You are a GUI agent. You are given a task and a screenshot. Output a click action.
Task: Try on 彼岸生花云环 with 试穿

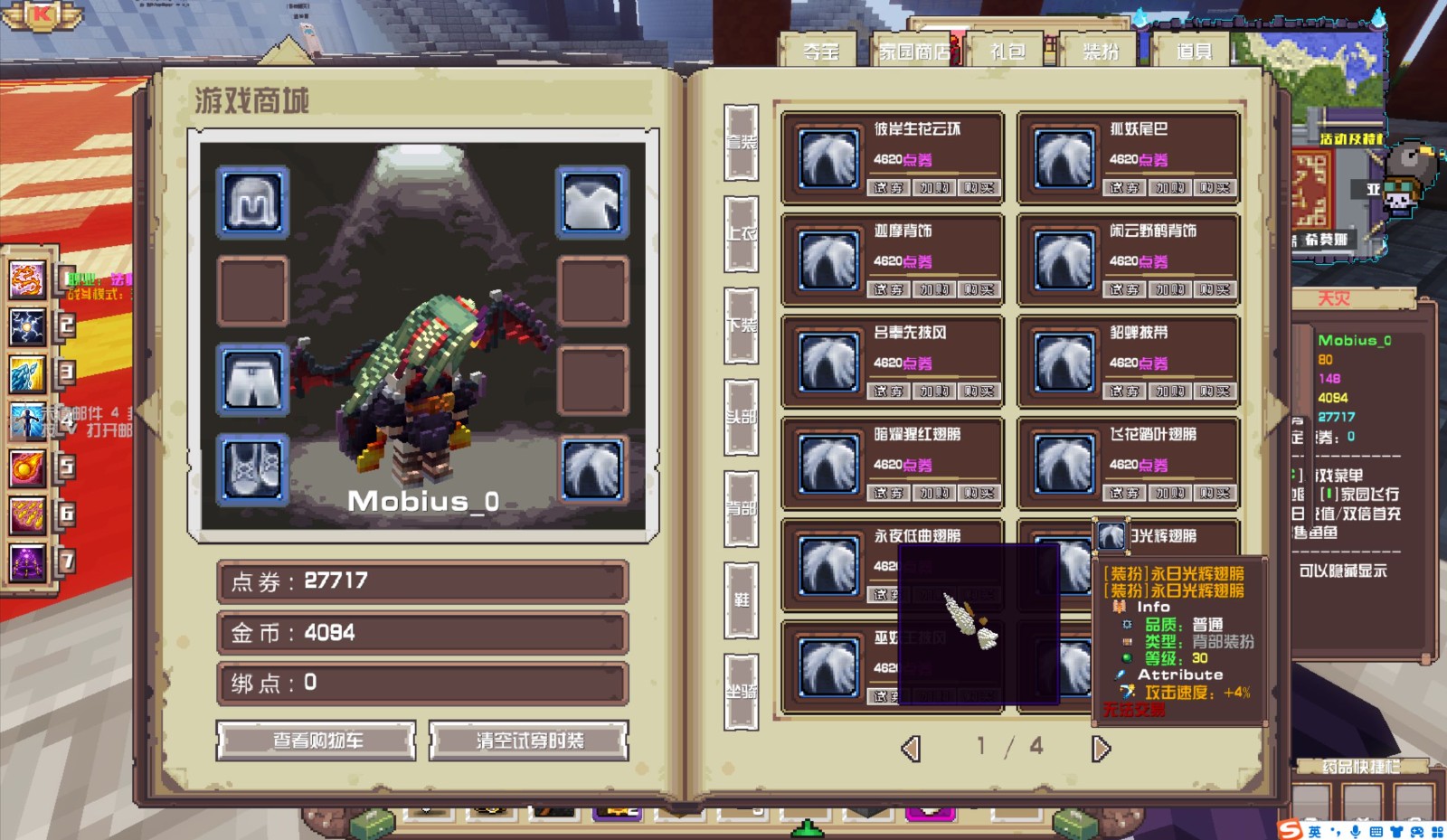tap(887, 188)
